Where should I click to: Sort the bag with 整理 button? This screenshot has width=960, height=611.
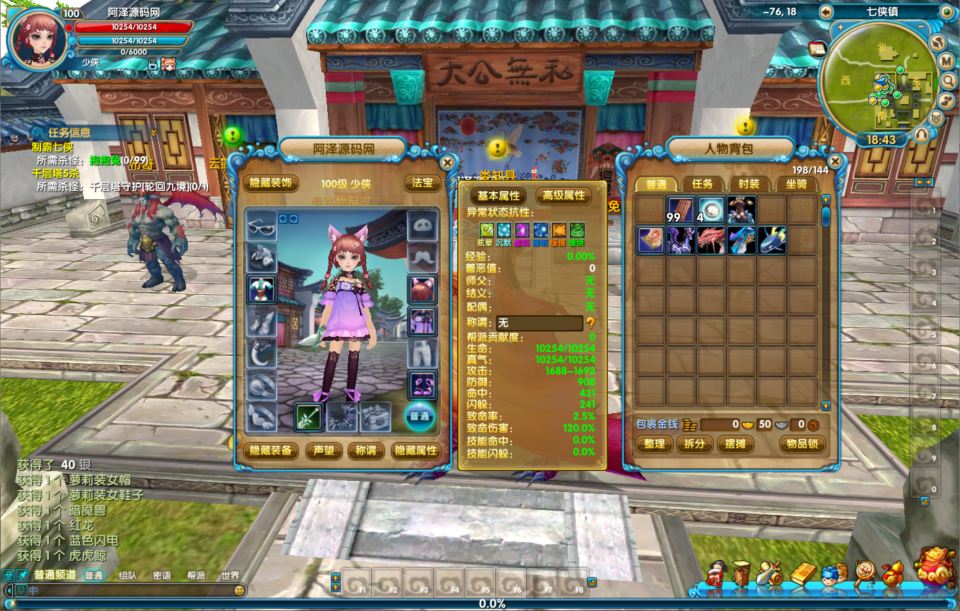coord(654,444)
